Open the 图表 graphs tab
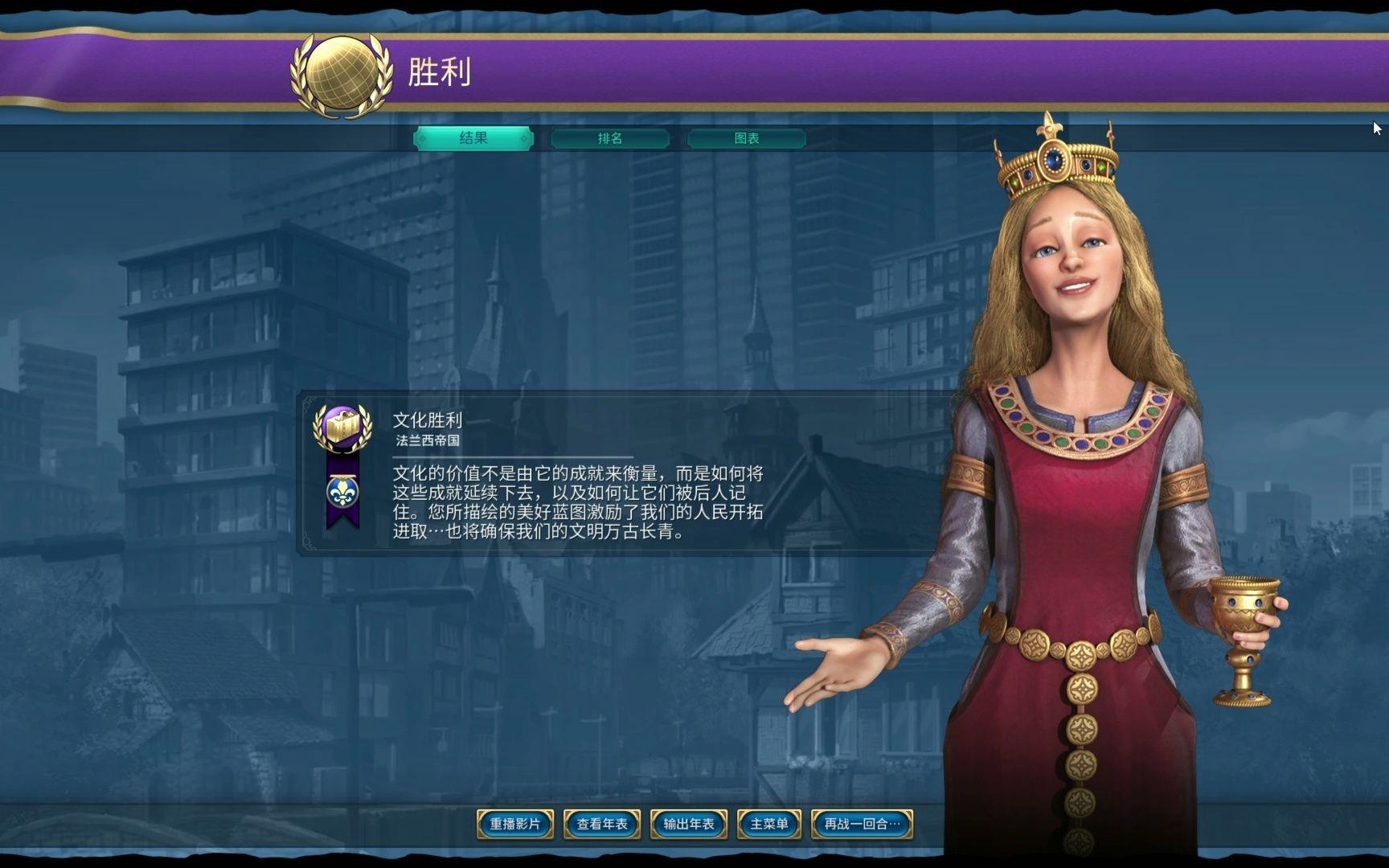Viewport: 1389px width, 868px height. click(748, 138)
